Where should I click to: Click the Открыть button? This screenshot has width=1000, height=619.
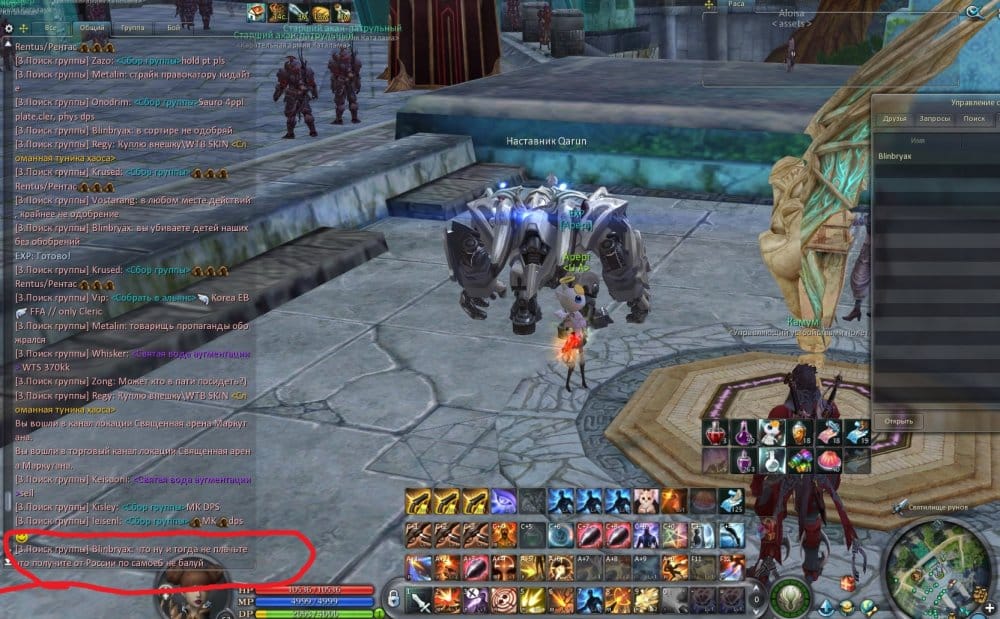[898, 421]
